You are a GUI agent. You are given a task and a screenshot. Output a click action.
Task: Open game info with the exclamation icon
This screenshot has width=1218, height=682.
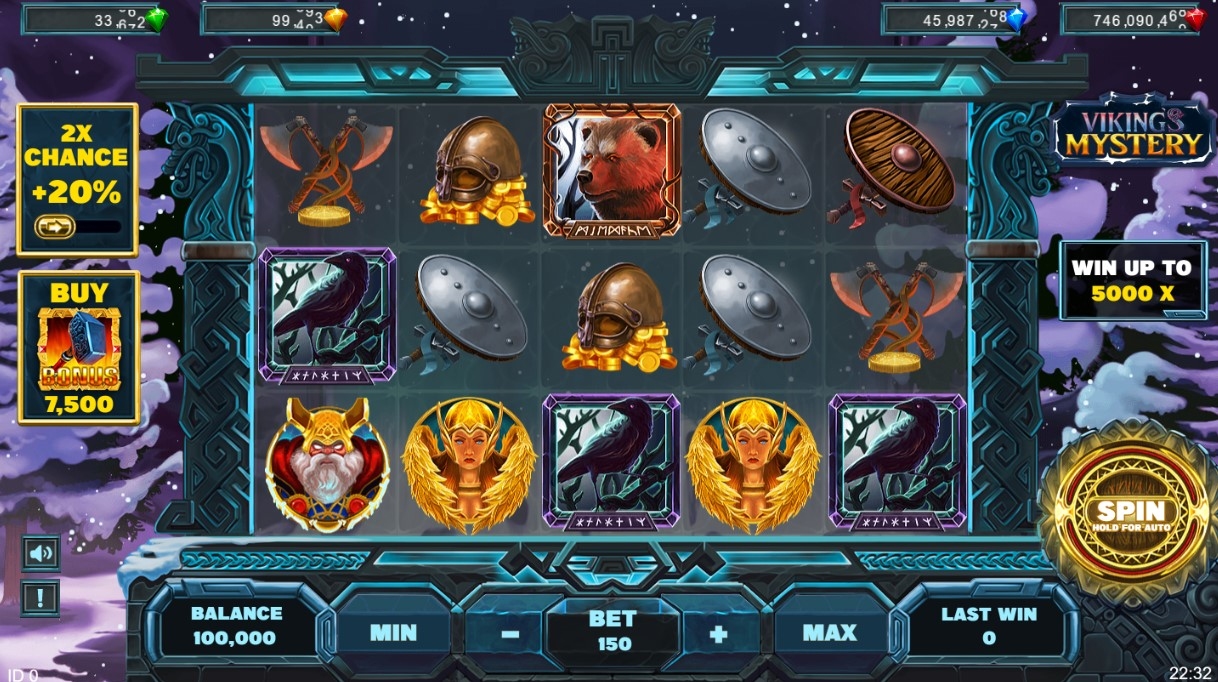(41, 598)
